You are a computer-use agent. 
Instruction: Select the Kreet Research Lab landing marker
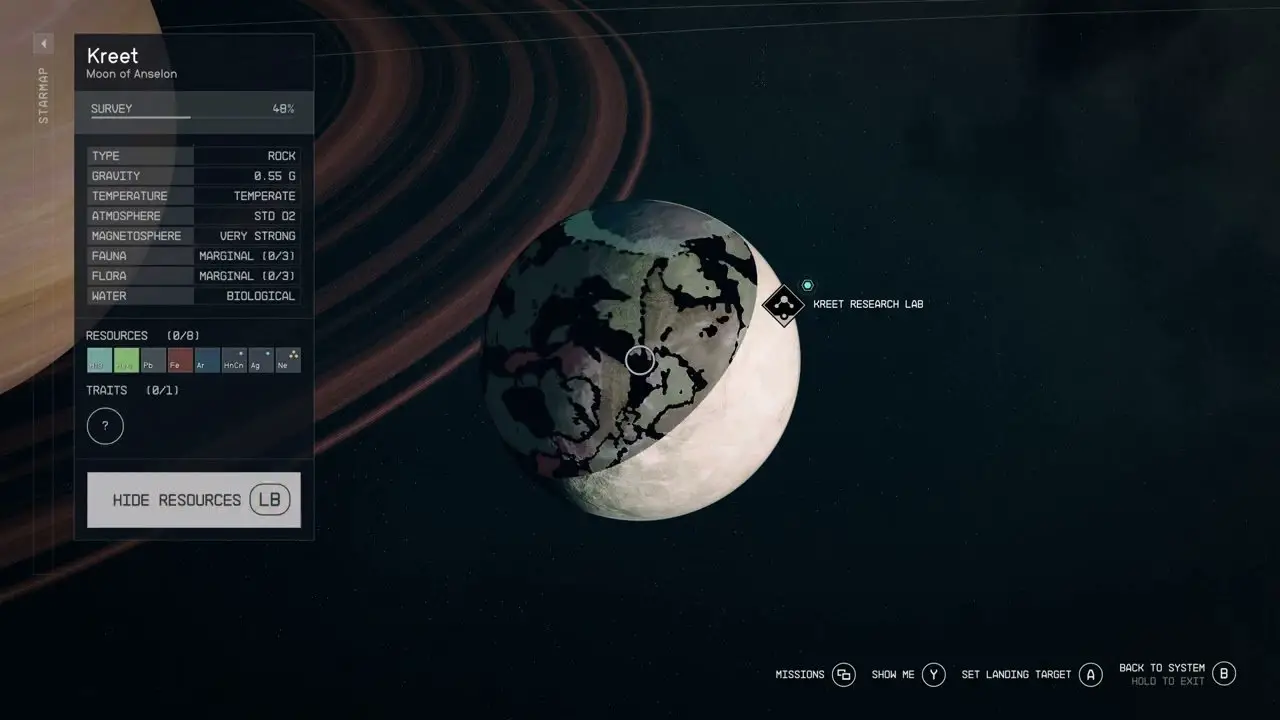click(783, 304)
